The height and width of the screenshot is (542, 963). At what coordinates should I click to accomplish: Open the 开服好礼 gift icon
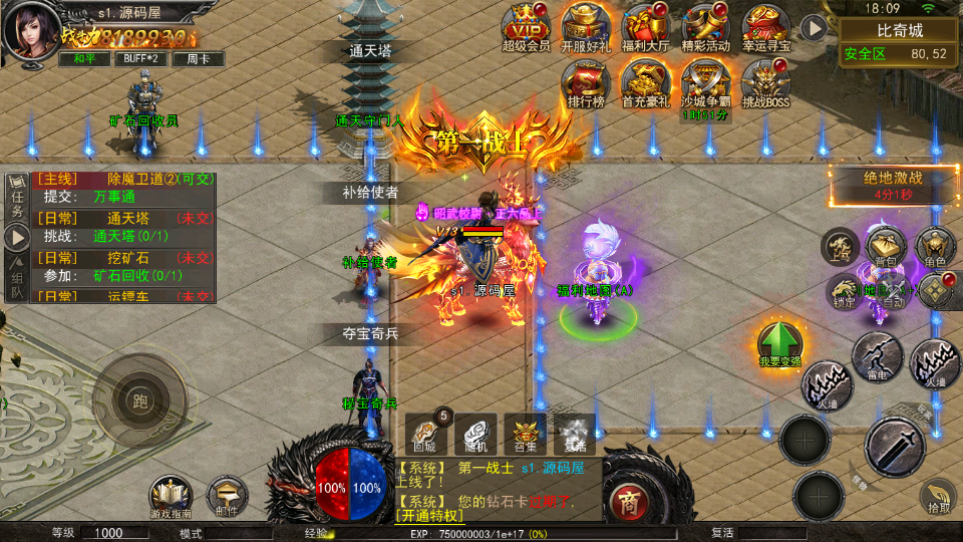tap(585, 27)
